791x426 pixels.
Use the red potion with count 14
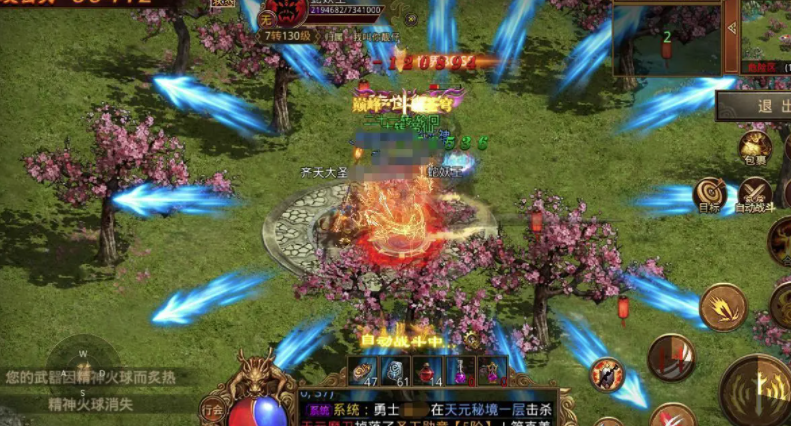coord(429,370)
